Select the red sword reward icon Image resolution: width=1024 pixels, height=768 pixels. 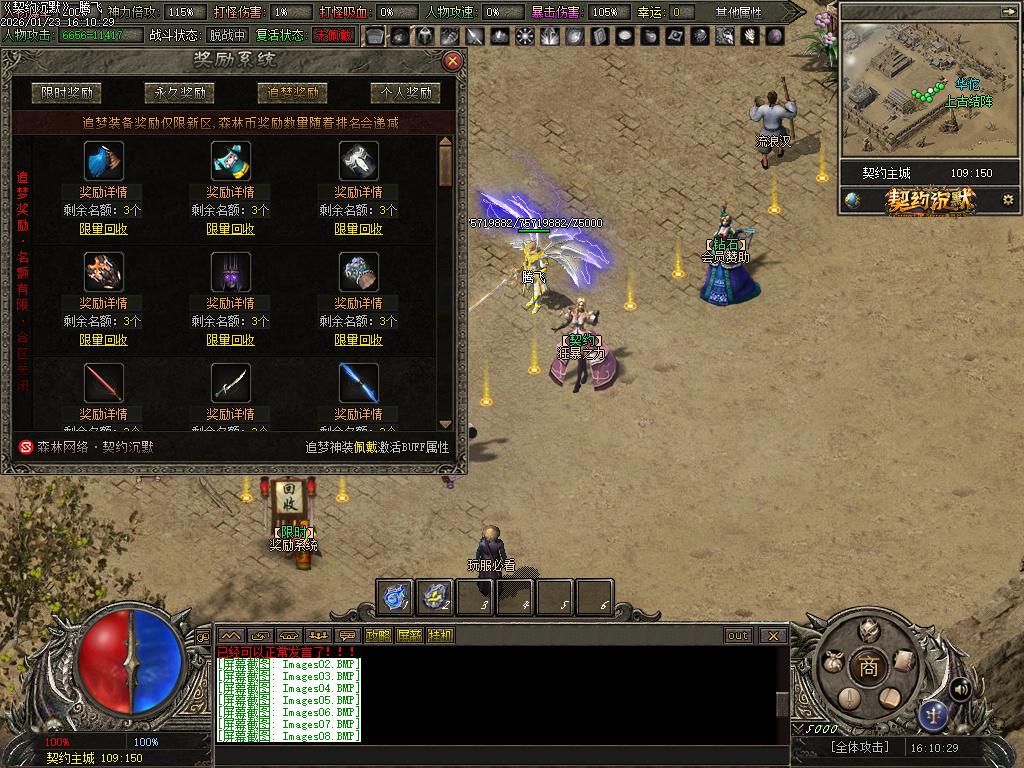(103, 382)
